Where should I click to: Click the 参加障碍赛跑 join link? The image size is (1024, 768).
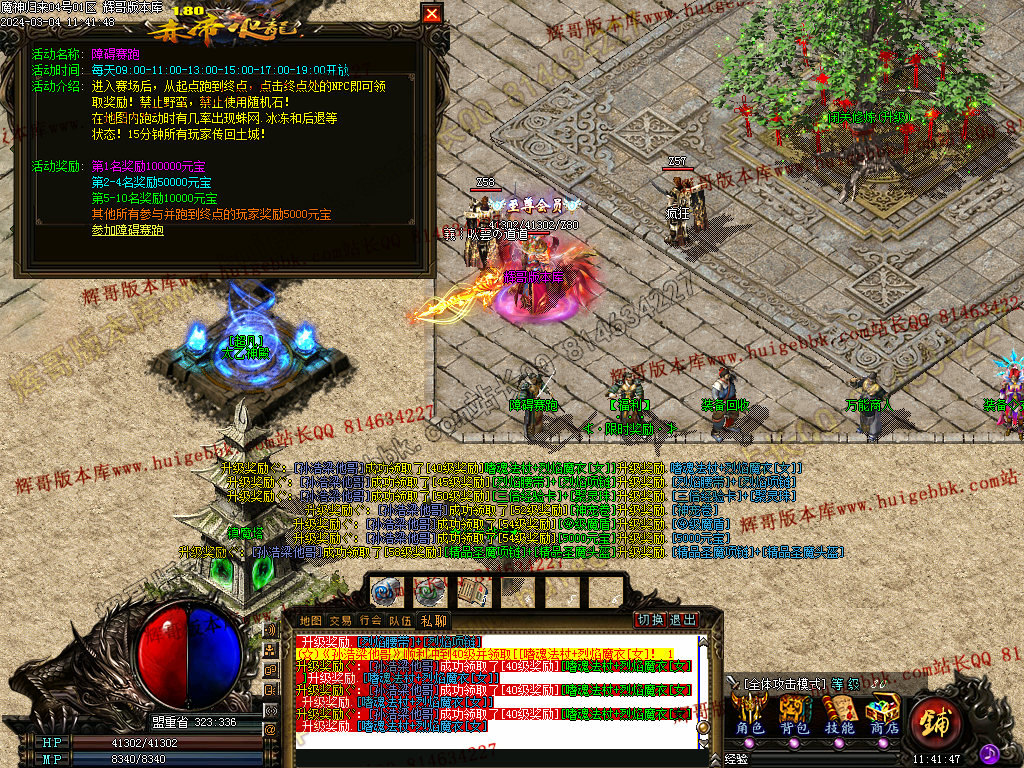click(127, 230)
